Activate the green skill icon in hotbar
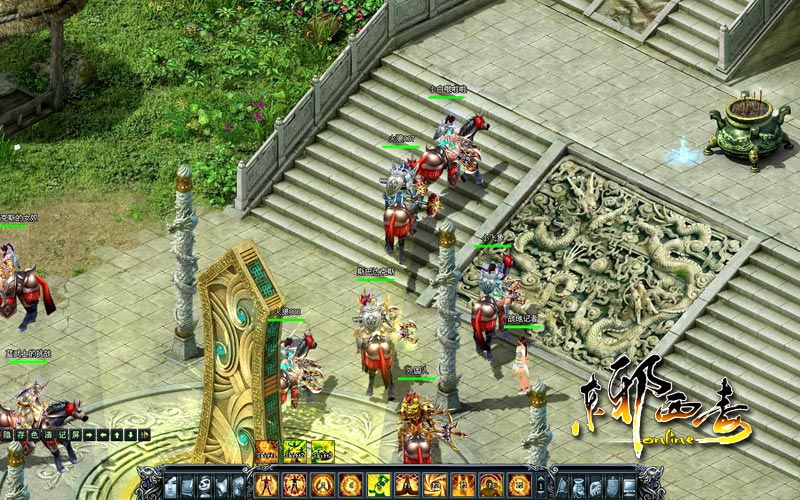Viewport: 800px width, 500px height. click(x=379, y=485)
